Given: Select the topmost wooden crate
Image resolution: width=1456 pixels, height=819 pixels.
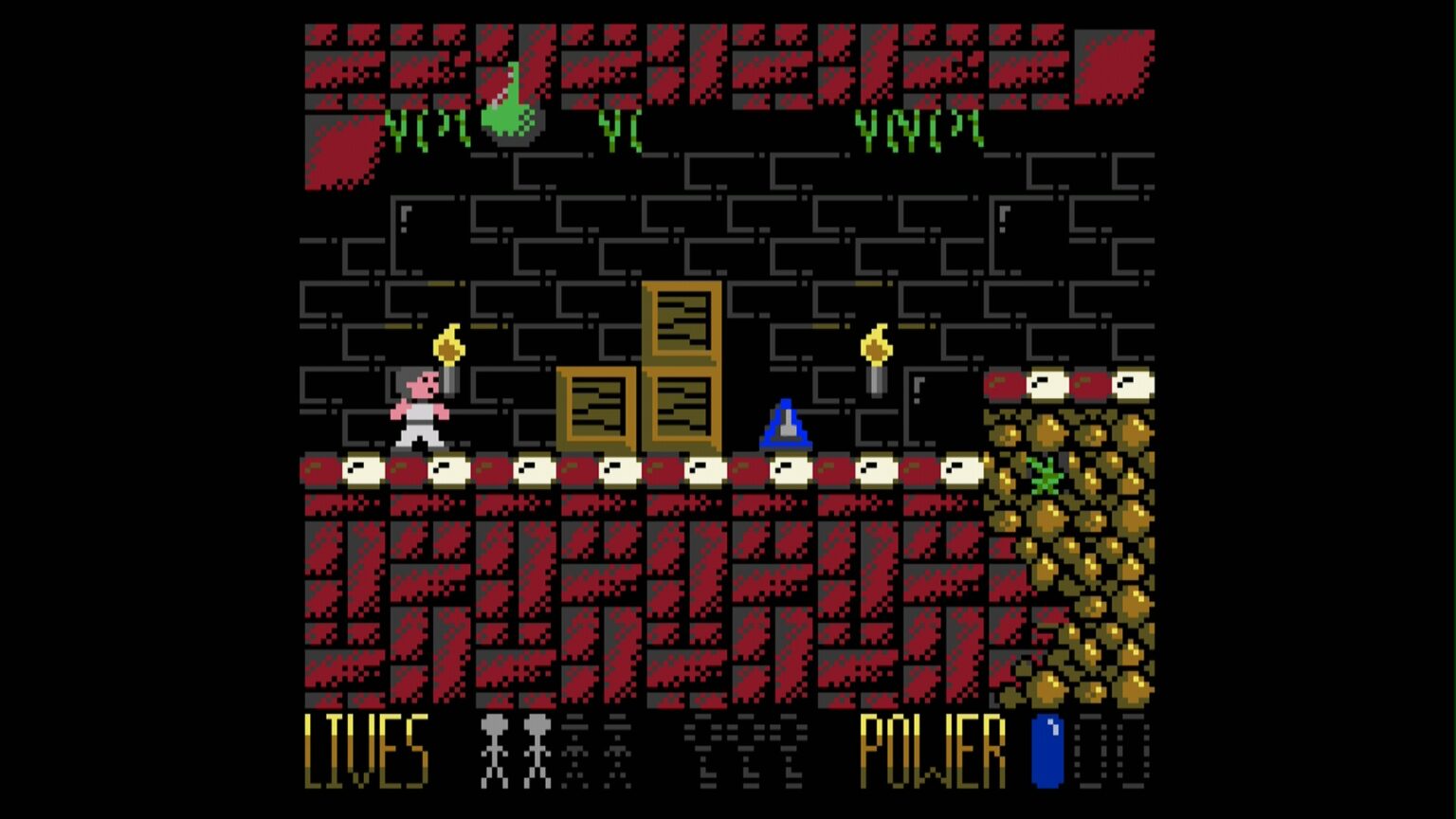Looking at the screenshot, I should point(682,322).
